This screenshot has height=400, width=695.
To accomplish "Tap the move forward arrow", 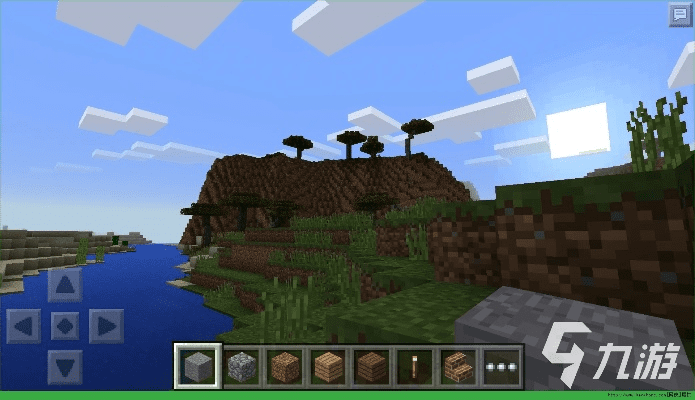I will click(x=65, y=286).
